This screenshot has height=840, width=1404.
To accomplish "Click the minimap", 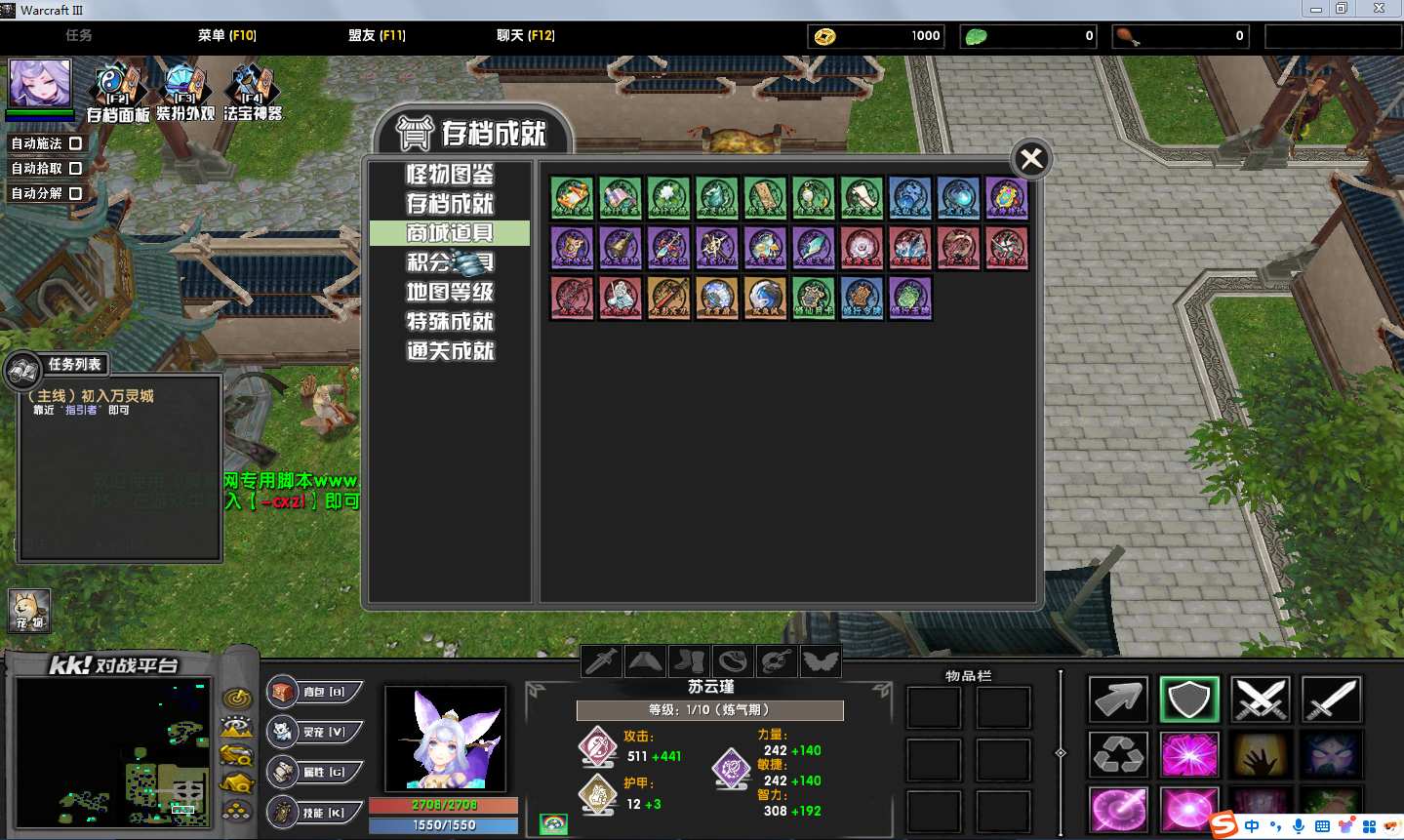I will click(112, 752).
